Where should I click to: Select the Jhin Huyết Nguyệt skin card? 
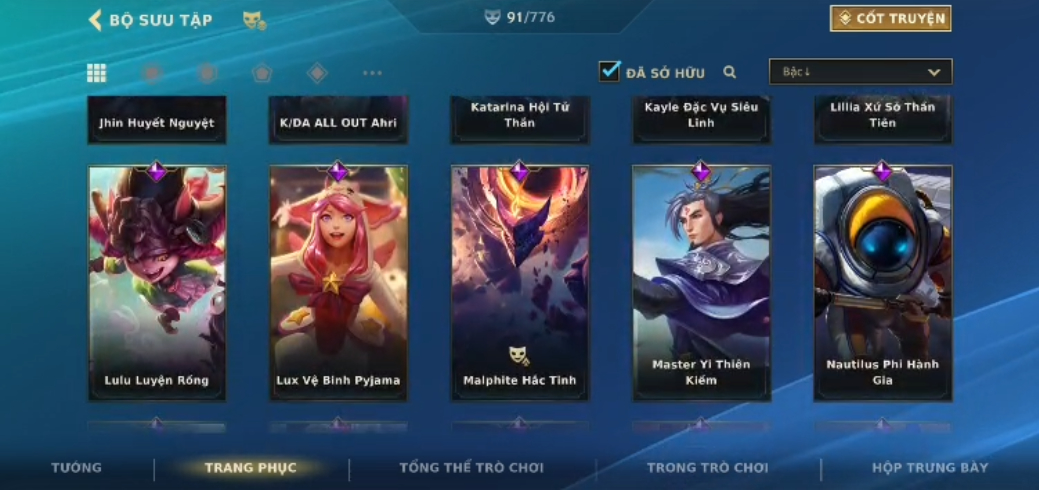(157, 121)
